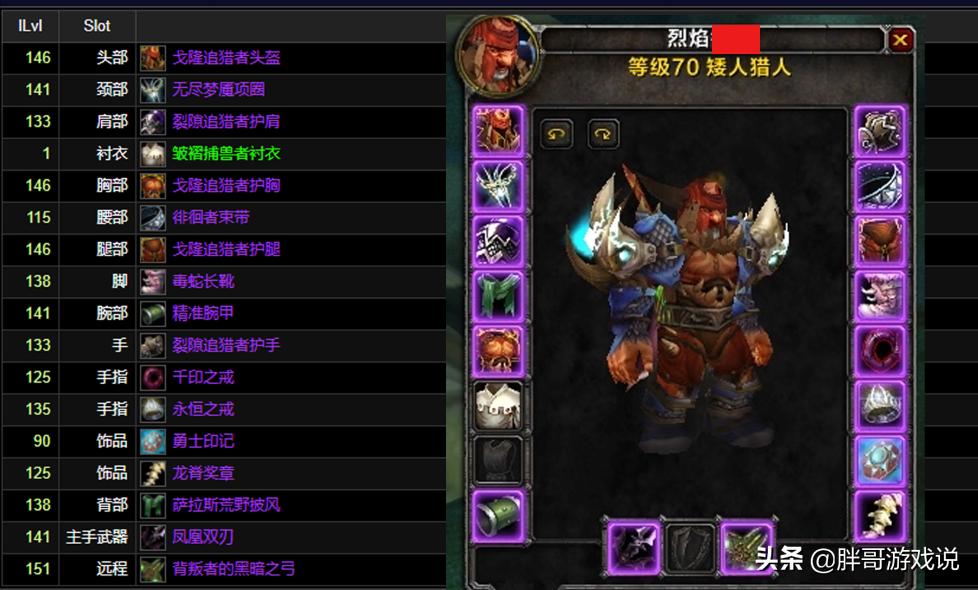Screen dimensions: 978x590
Task: Close the character panel
Action: click(900, 40)
